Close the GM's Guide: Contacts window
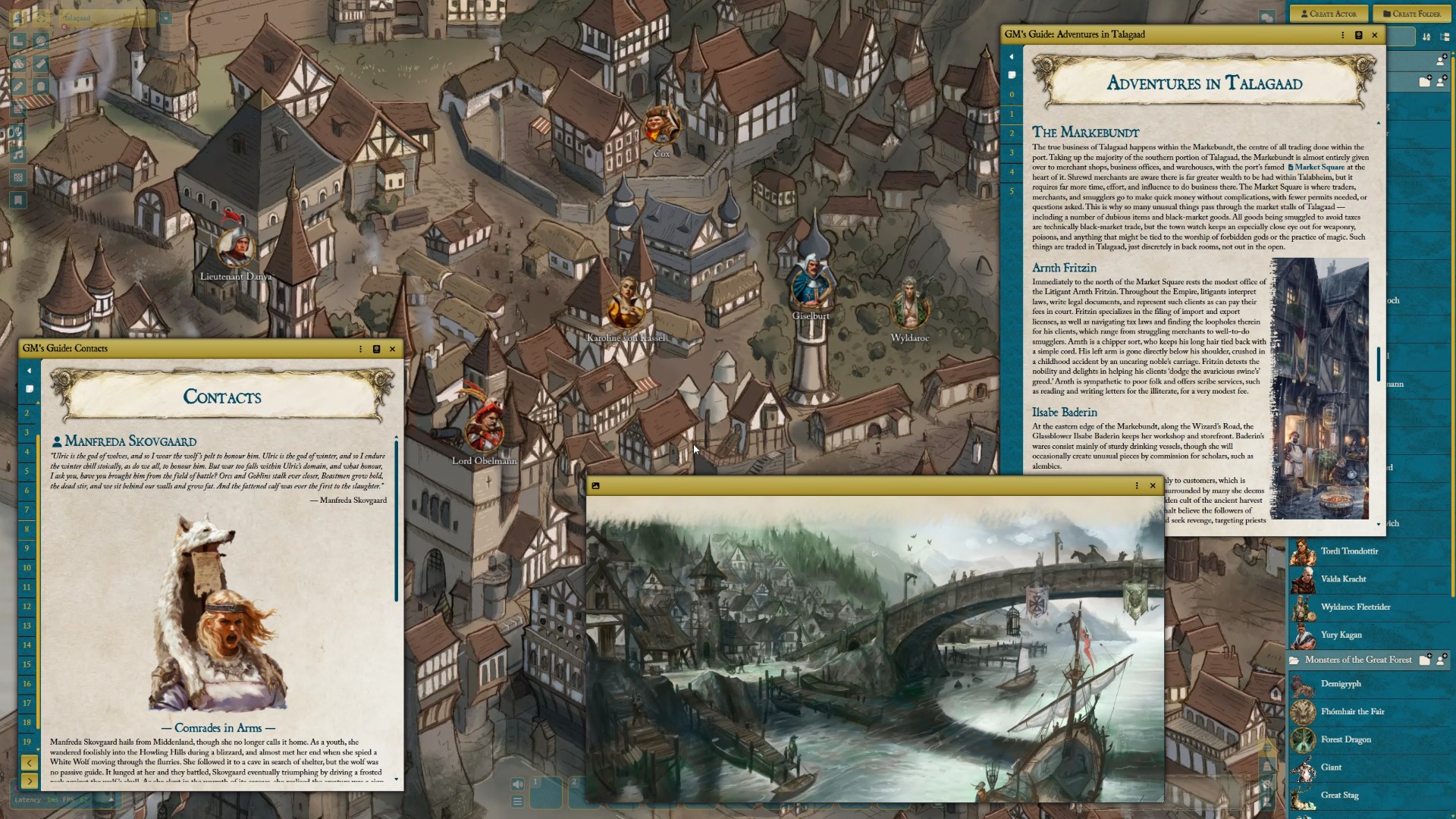Screen dimensions: 1456x819 392,349
